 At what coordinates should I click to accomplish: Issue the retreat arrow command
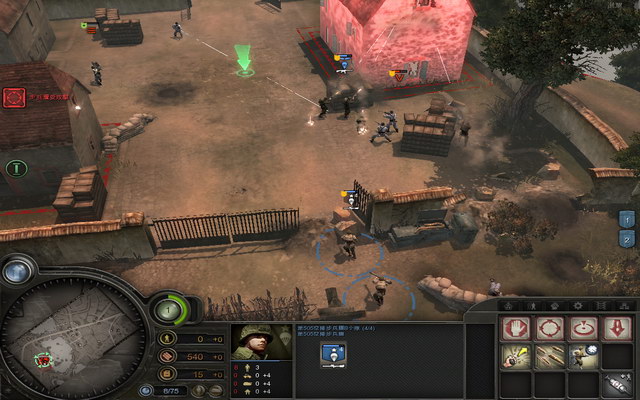617,328
